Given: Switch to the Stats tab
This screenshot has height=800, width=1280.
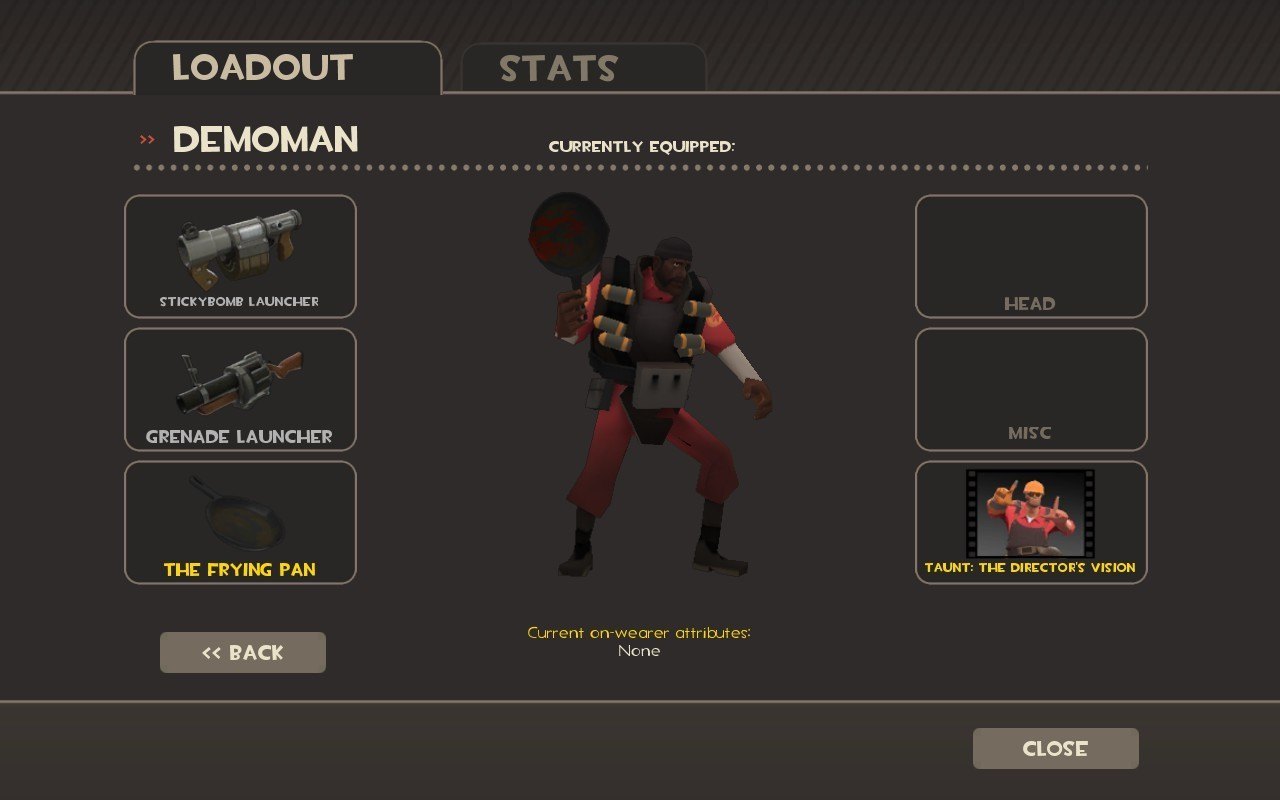Looking at the screenshot, I should point(583,68).
